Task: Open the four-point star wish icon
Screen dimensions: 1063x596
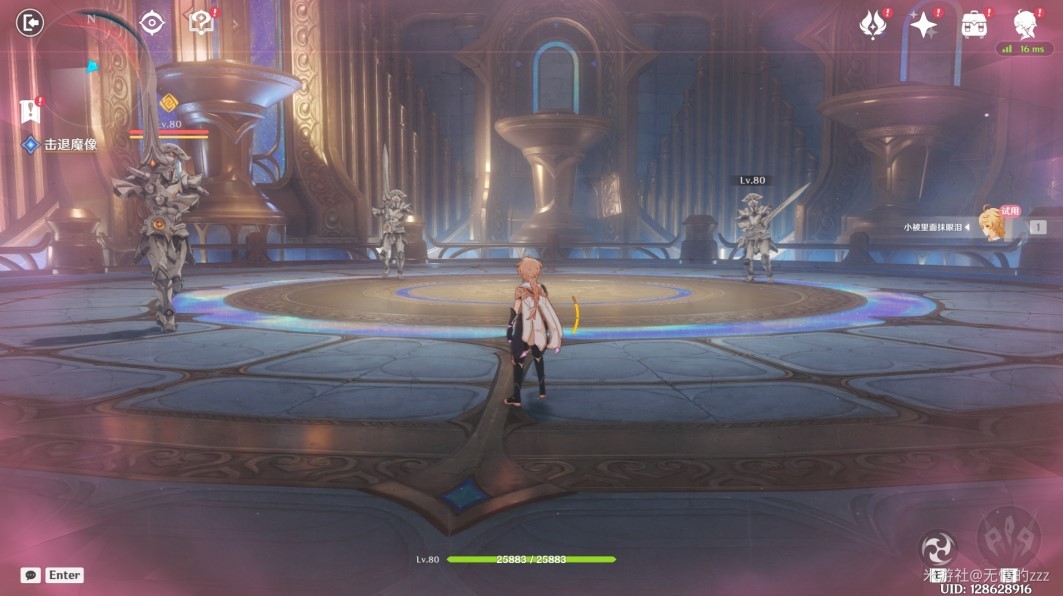Action: pyautogui.click(x=922, y=25)
